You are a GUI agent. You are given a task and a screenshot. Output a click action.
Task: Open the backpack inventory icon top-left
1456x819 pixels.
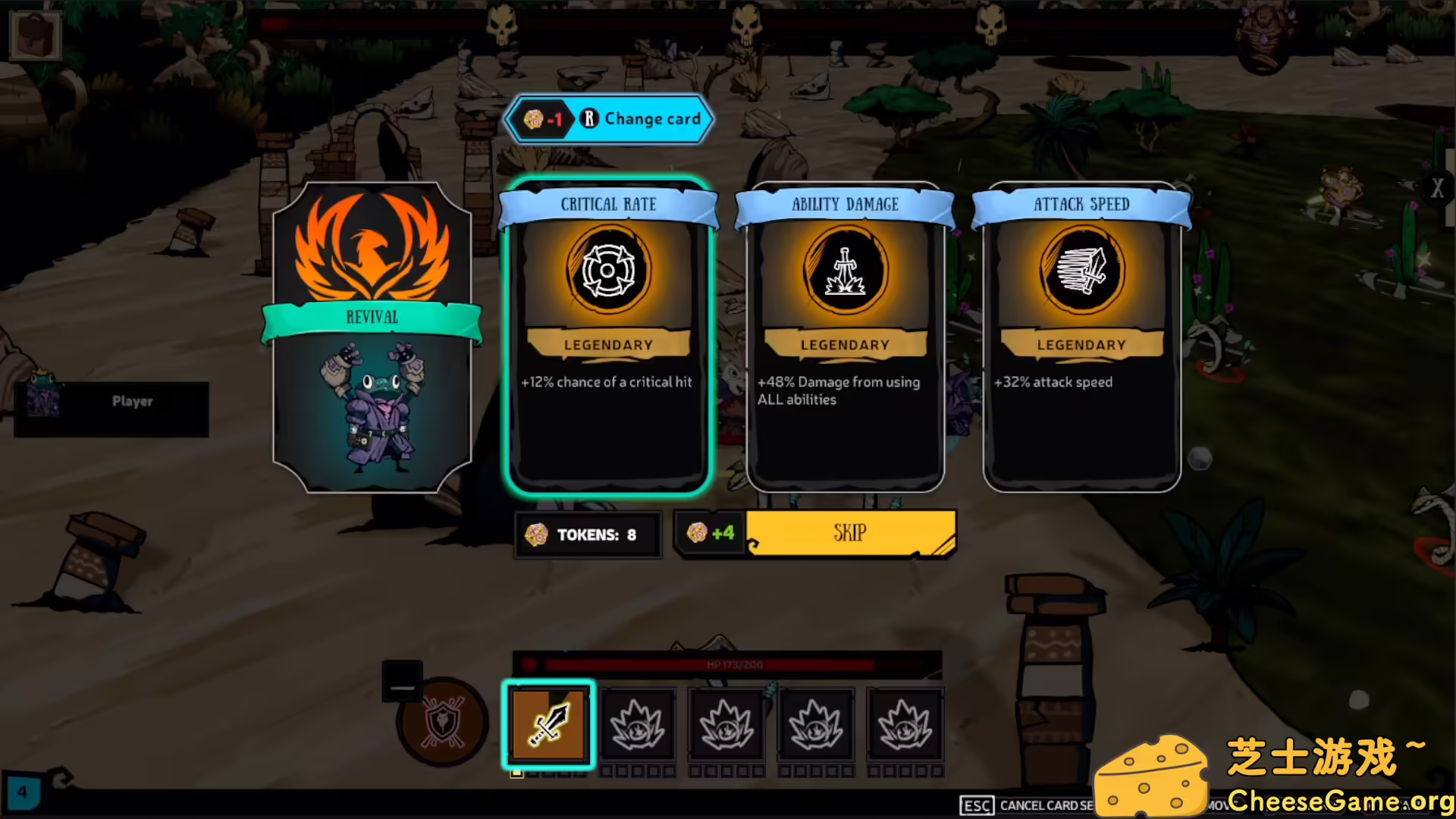(34, 34)
